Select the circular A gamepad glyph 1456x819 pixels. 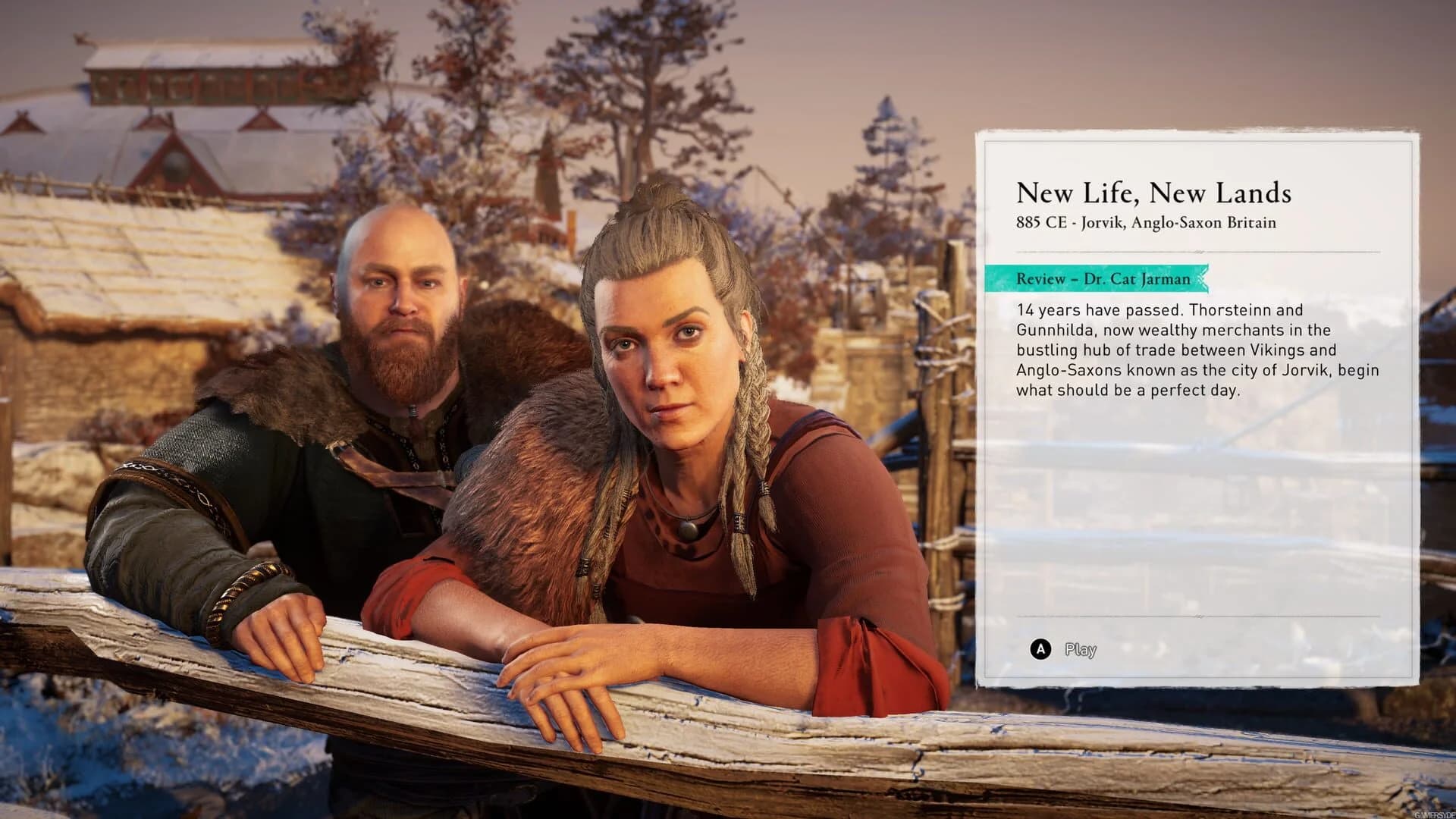(x=1040, y=649)
